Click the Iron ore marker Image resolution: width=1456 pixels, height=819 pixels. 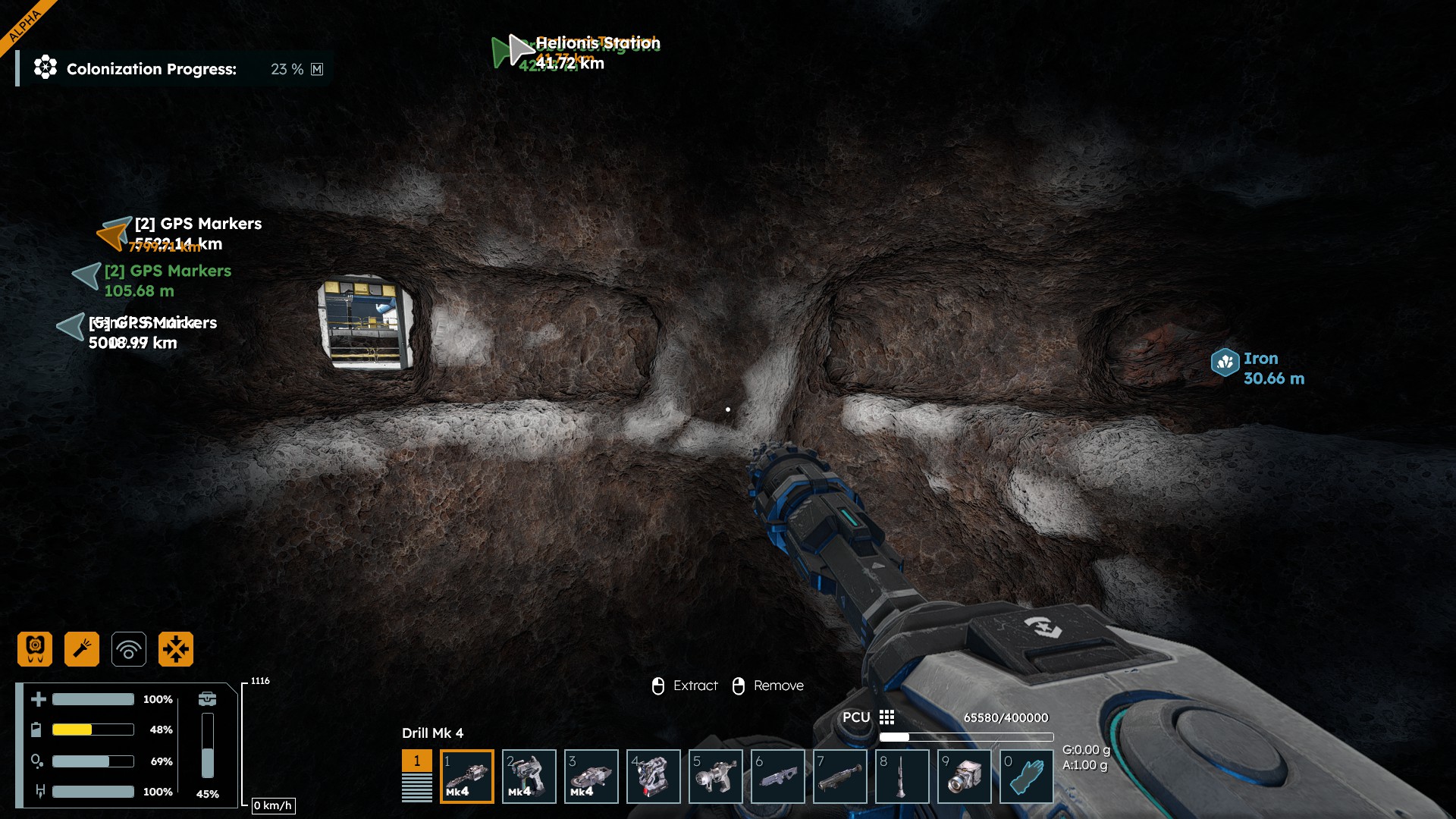(1225, 362)
